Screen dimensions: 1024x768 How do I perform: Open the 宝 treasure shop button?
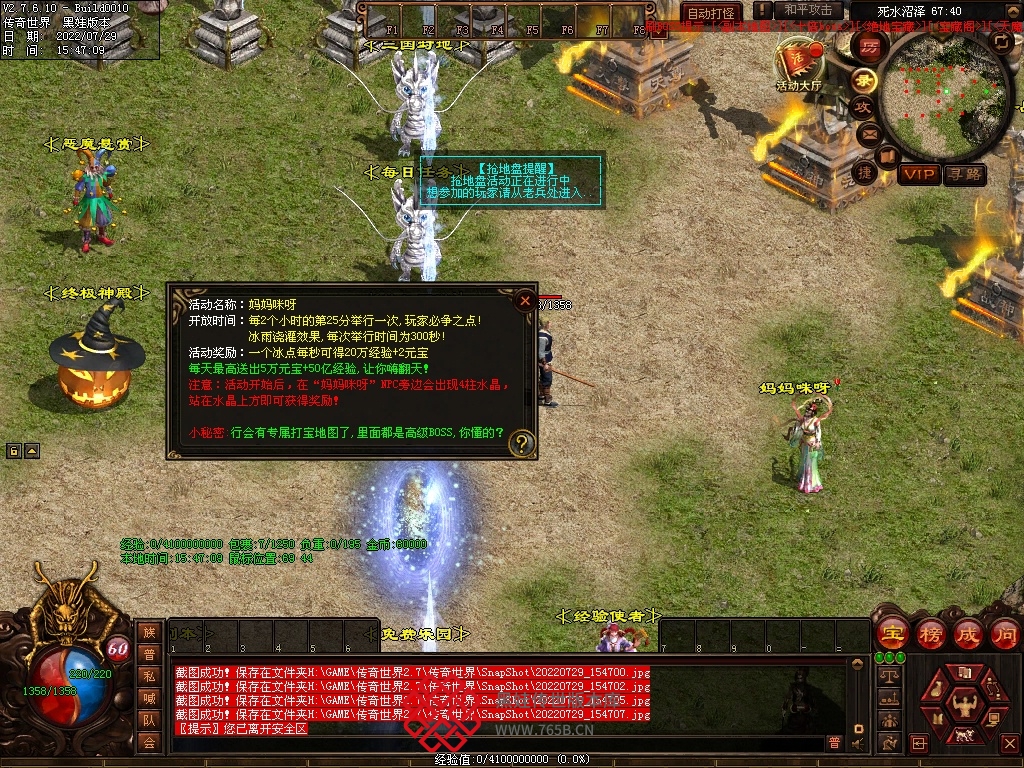(891, 634)
